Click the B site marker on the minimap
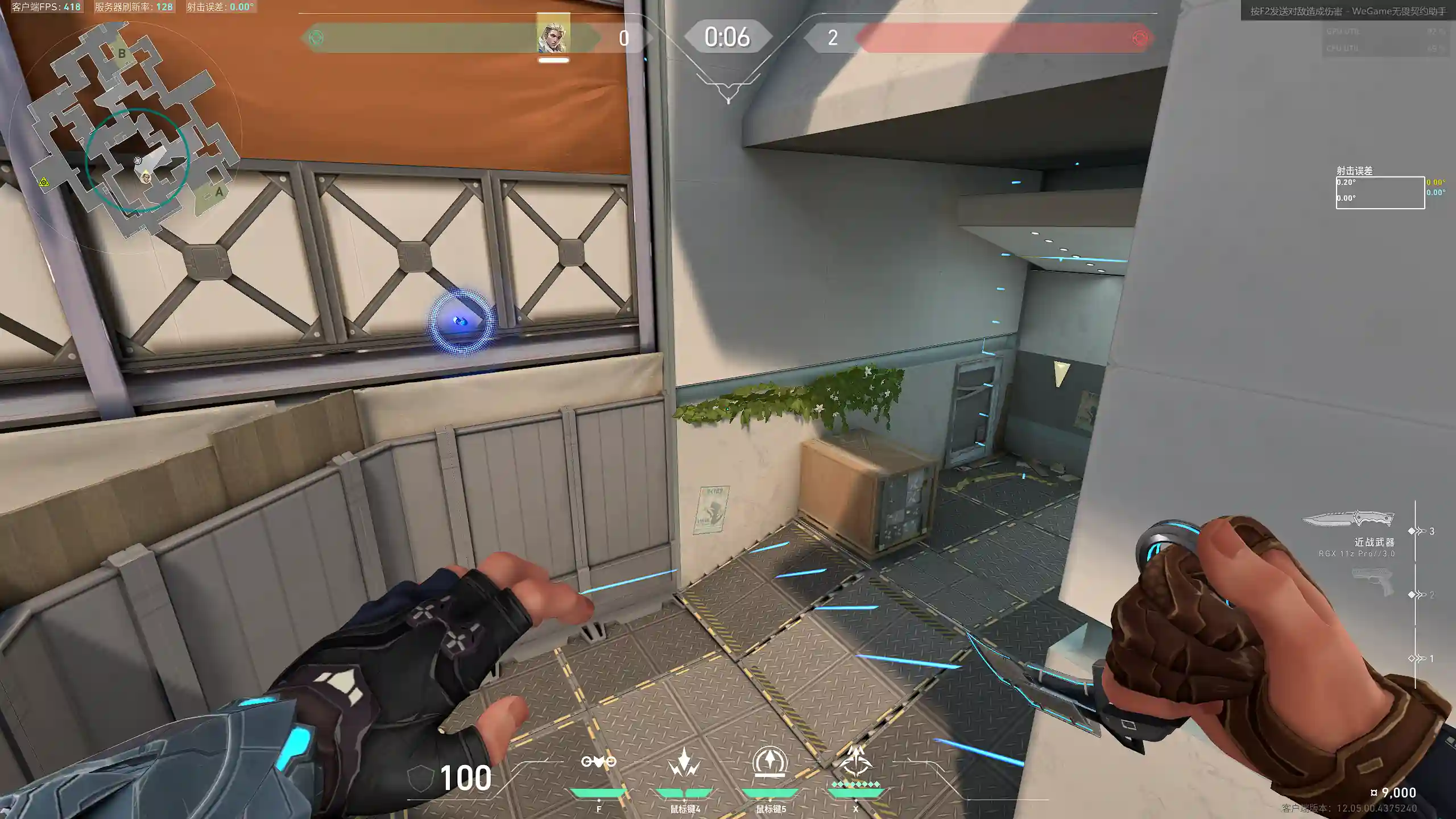Screen dimensions: 1456x819 122,53
